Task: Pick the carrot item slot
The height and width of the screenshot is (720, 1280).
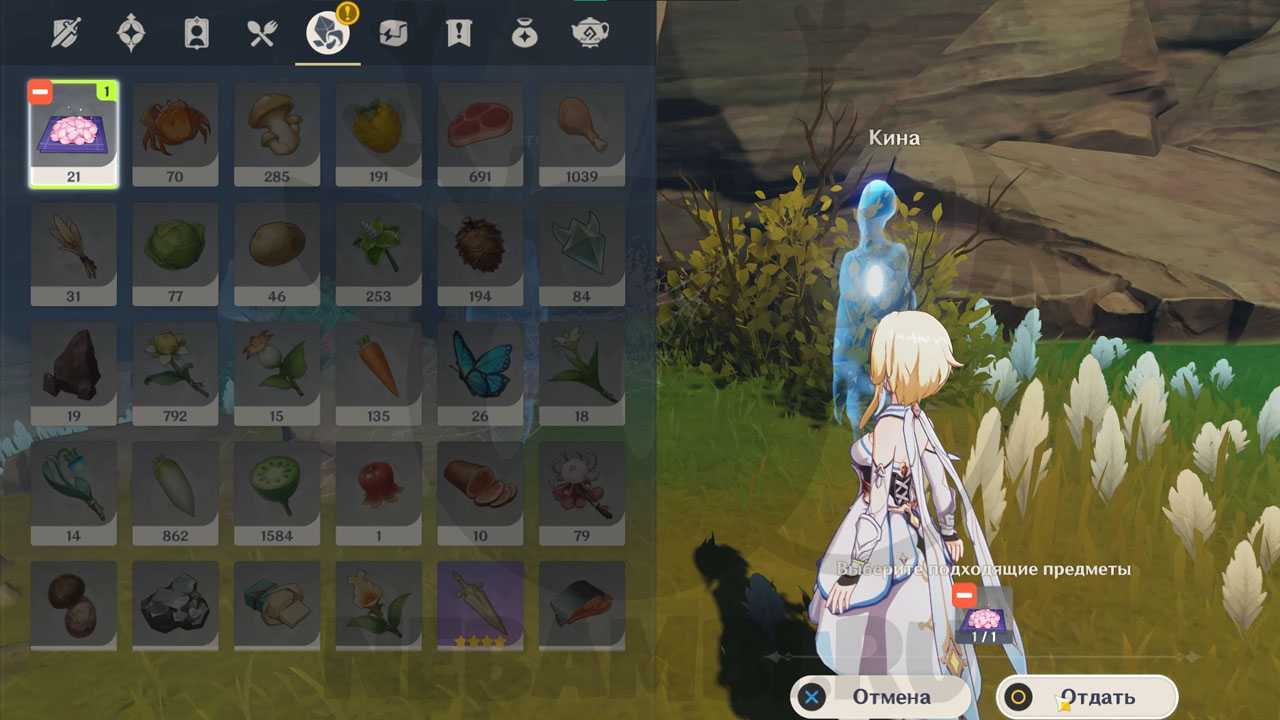Action: pyautogui.click(x=378, y=373)
